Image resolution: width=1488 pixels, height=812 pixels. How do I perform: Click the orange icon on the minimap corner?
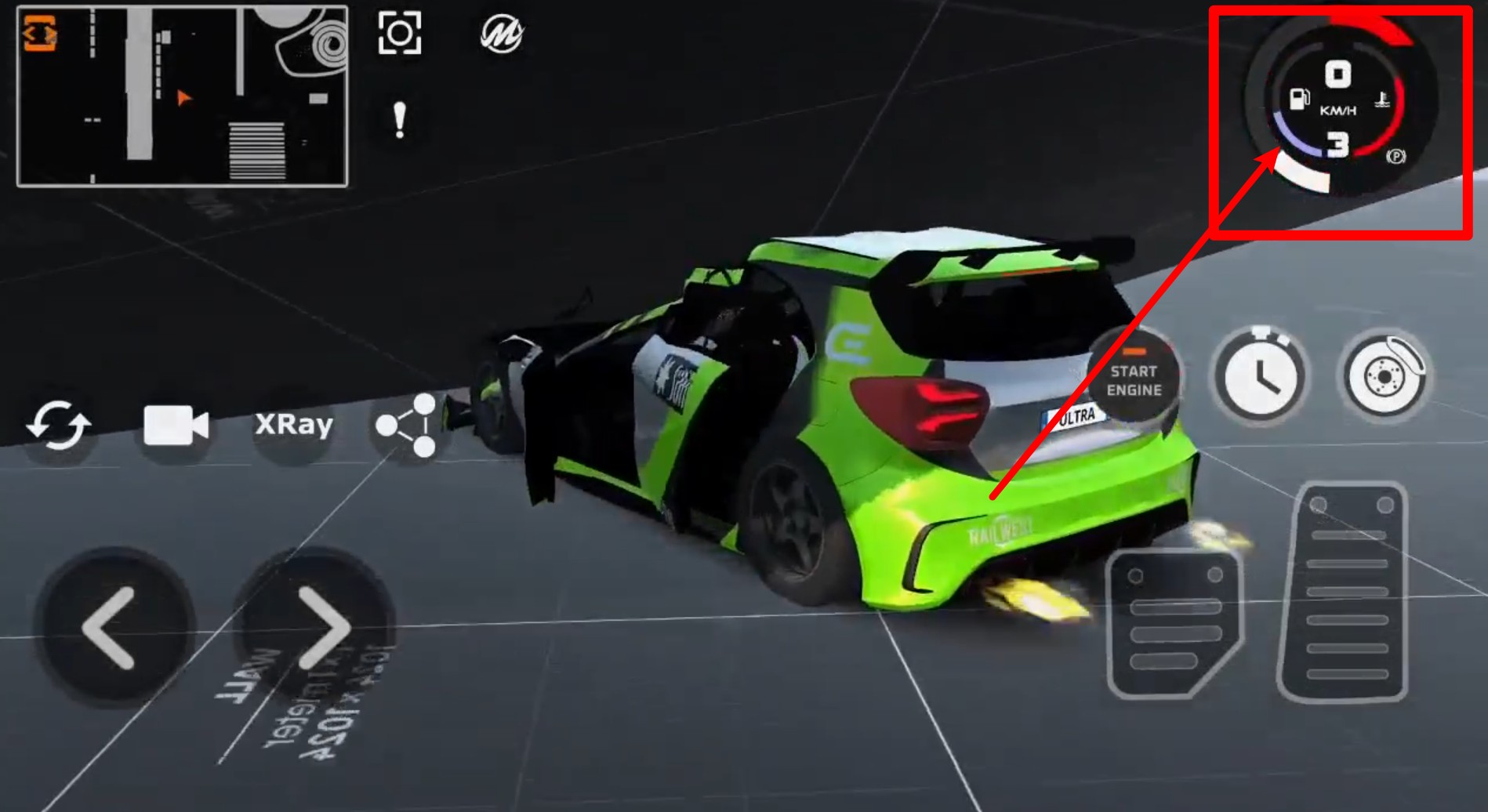tap(39, 34)
